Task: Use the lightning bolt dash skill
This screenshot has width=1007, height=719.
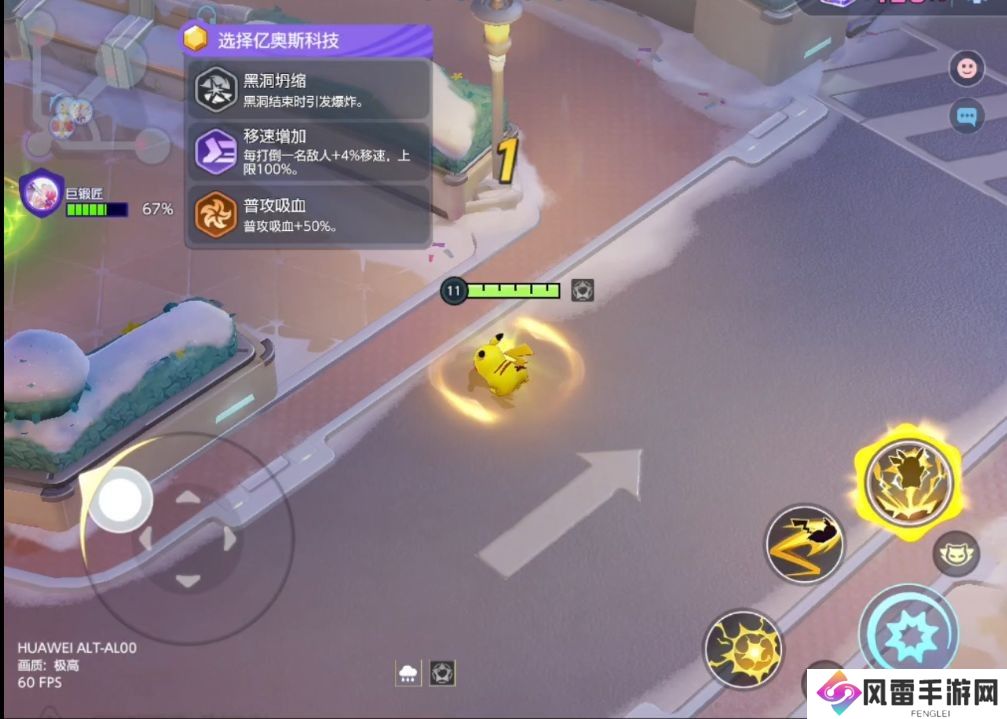Action: click(x=805, y=543)
